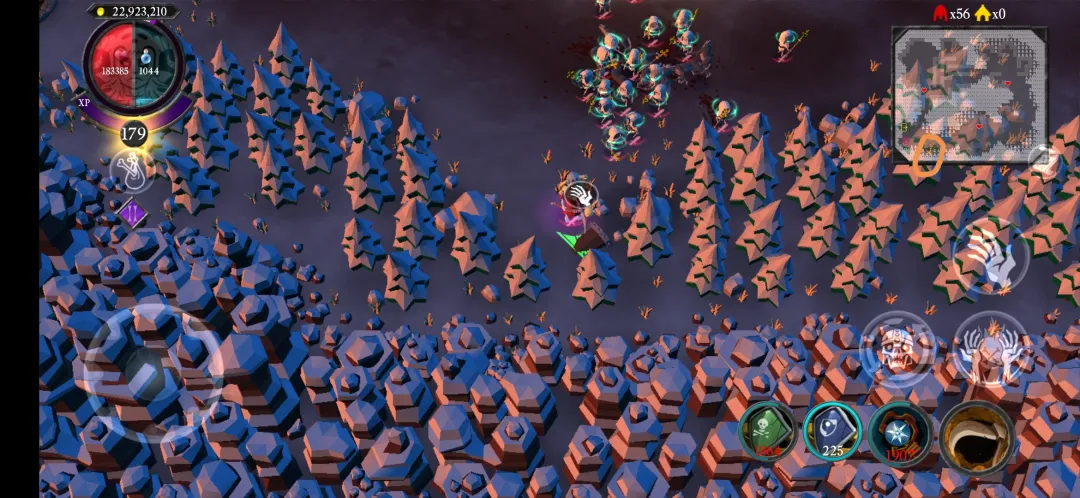Cast the raised skeleton hands ability
This screenshot has width=1080, height=498.
[x=990, y=348]
